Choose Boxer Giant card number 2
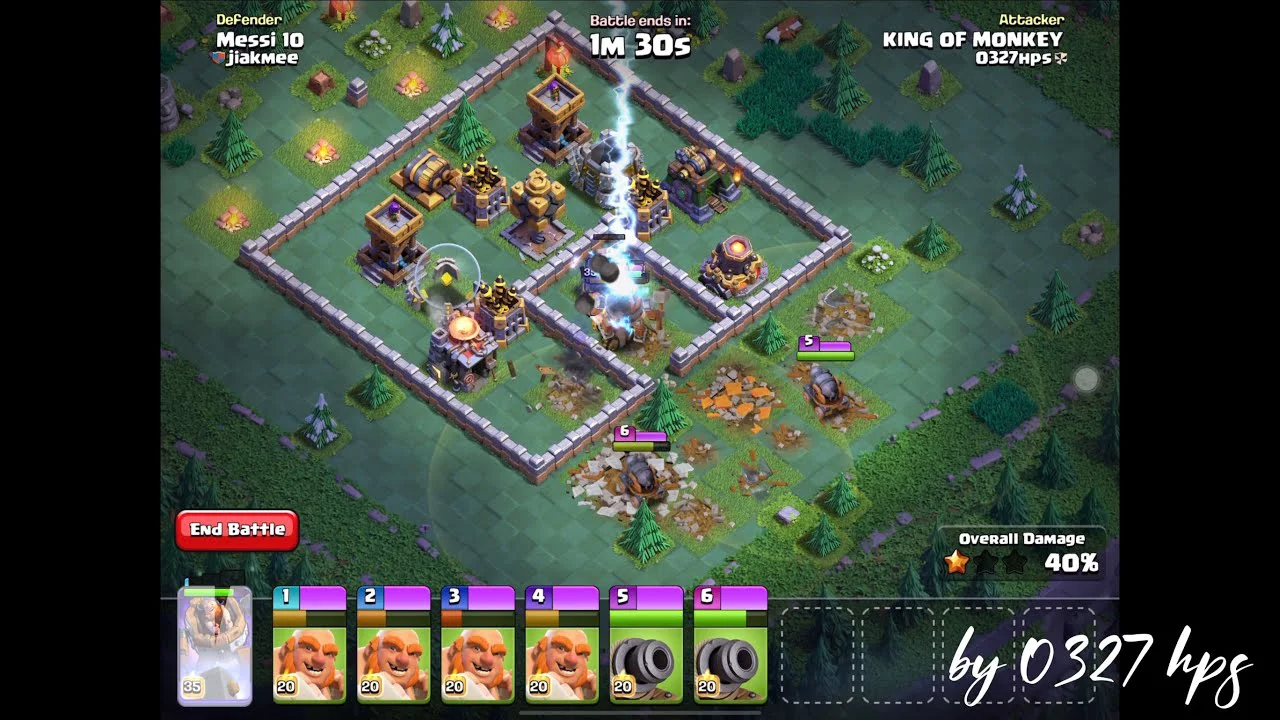Image resolution: width=1280 pixels, height=720 pixels. click(x=393, y=646)
